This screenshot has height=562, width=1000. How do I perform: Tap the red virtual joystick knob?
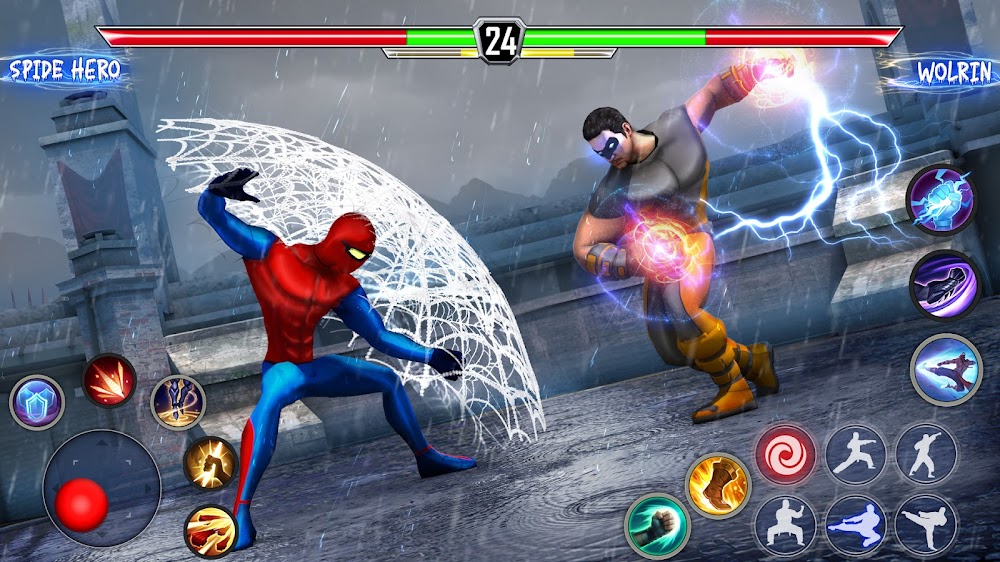[x=79, y=502]
